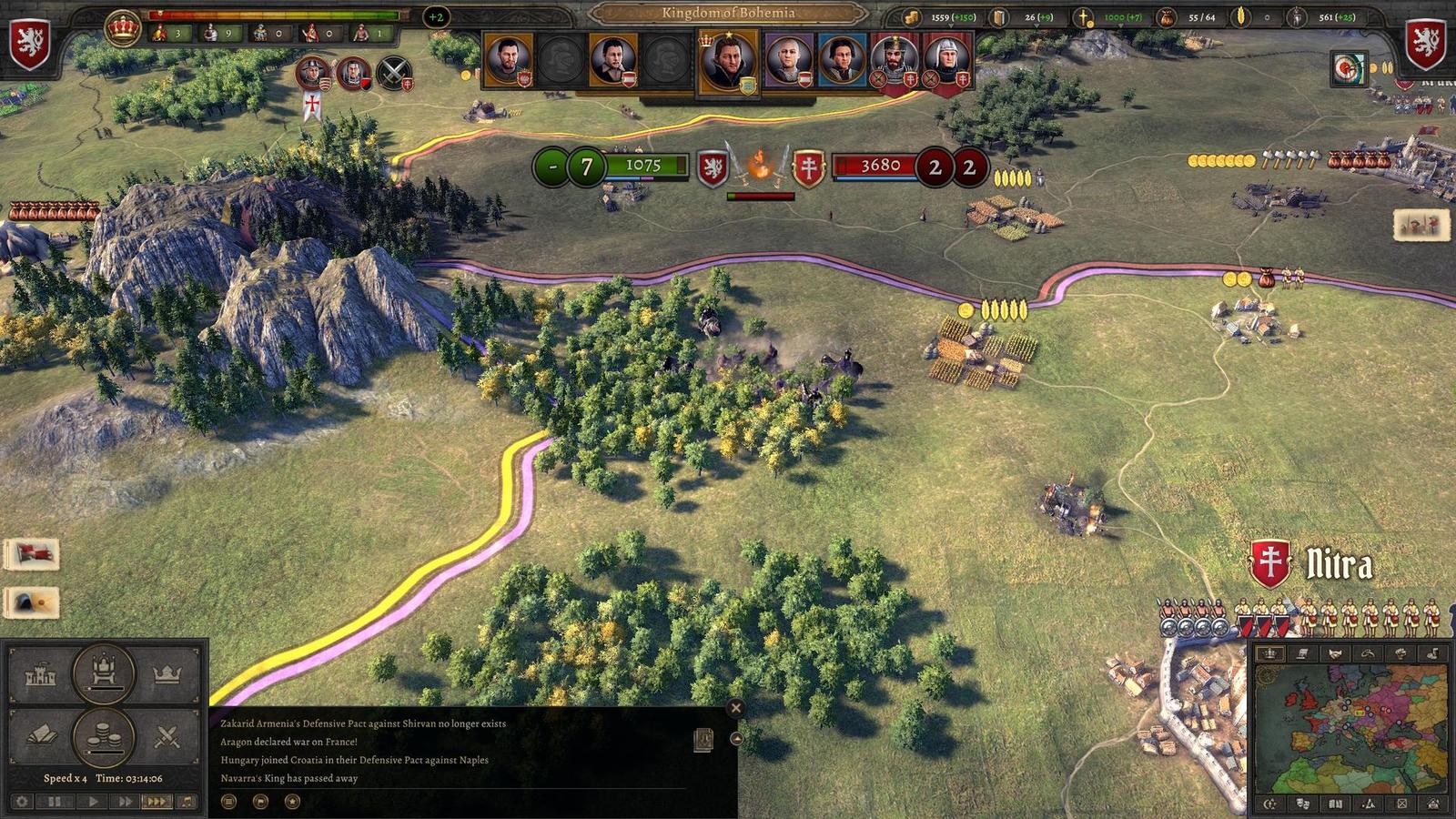The height and width of the screenshot is (819, 1456).
Task: Open the gold coins economy panel
Action: pyautogui.click(x=104, y=736)
